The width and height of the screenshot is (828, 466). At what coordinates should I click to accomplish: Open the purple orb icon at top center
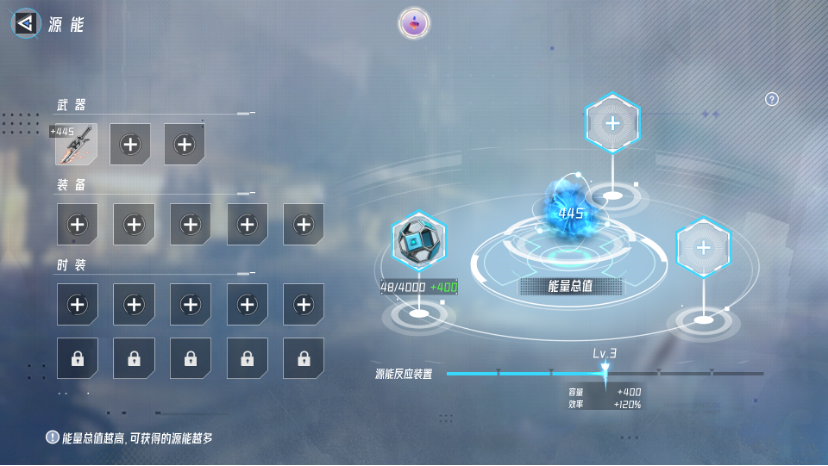coord(414,23)
